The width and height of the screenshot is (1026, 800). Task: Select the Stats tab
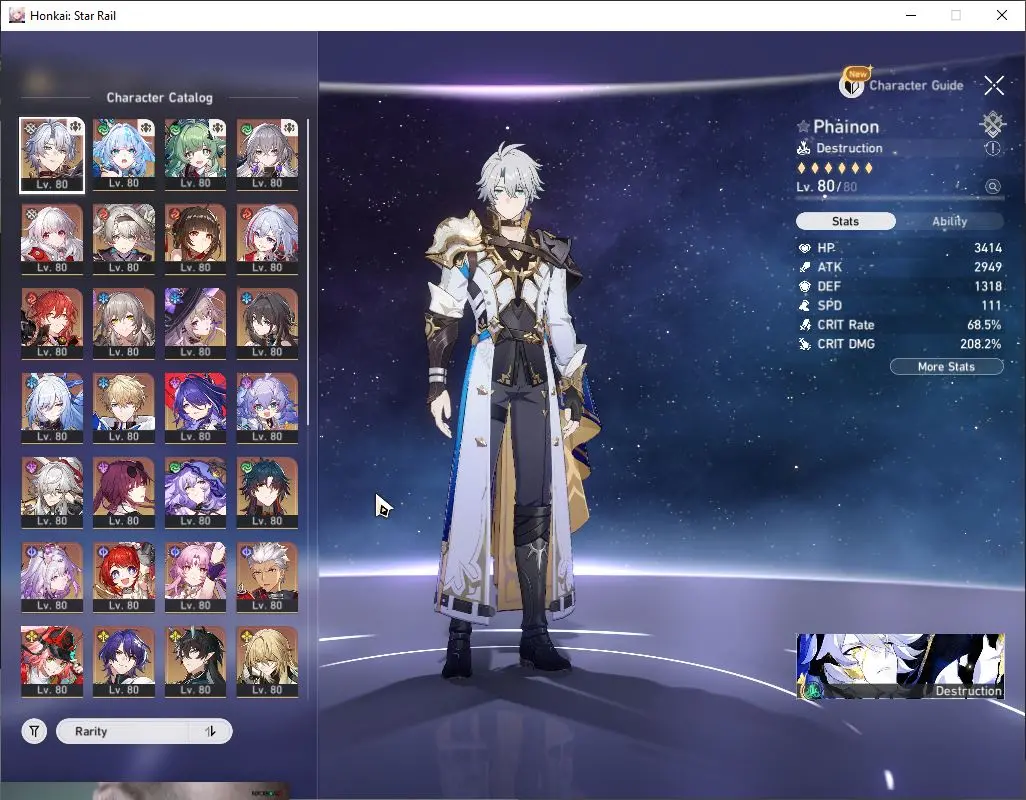tap(845, 221)
